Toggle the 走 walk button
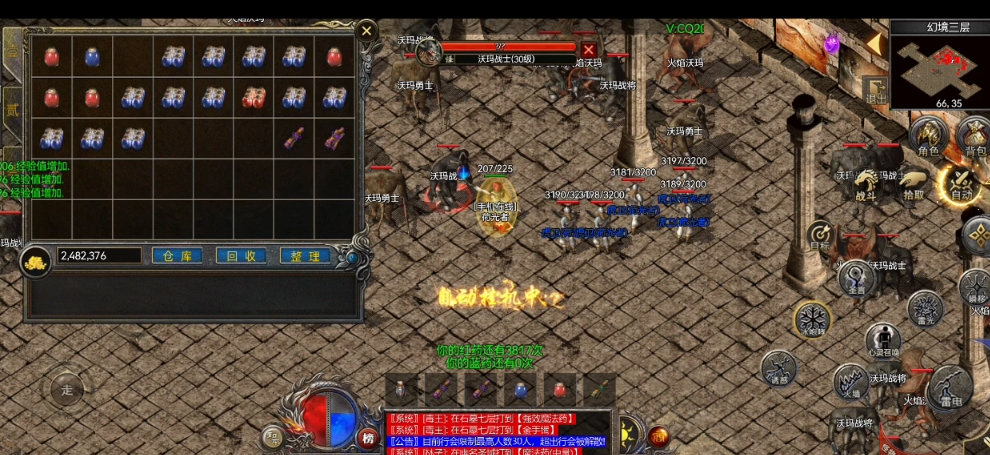 (x=67, y=390)
